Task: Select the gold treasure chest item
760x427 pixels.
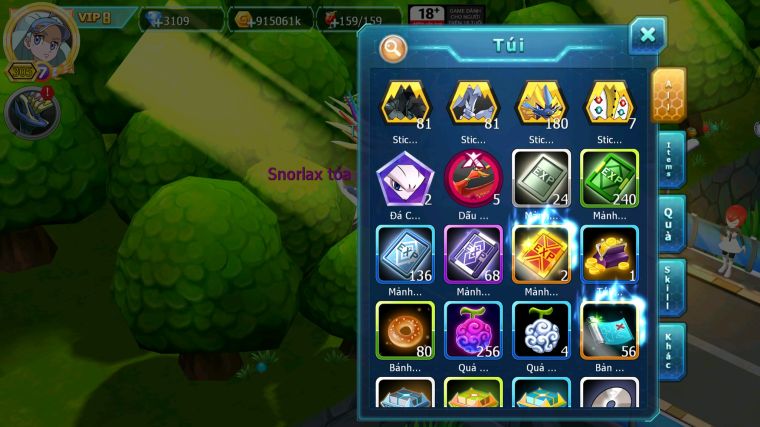Action: (x=609, y=254)
